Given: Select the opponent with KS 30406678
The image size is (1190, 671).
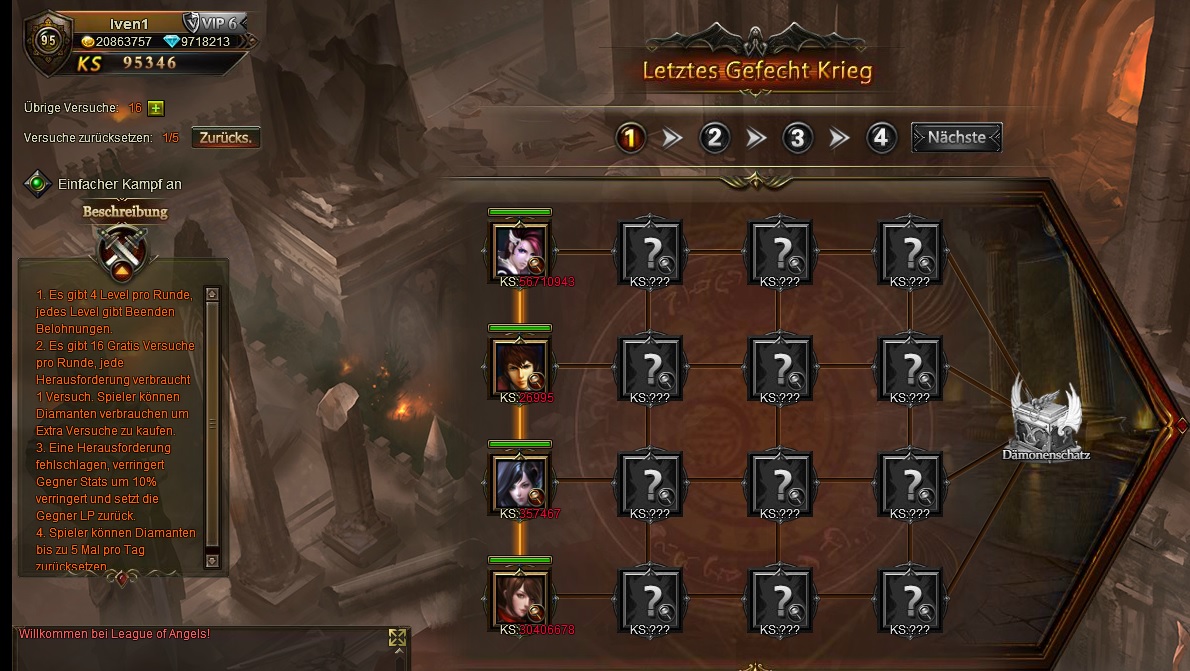Looking at the screenshot, I should (520, 598).
